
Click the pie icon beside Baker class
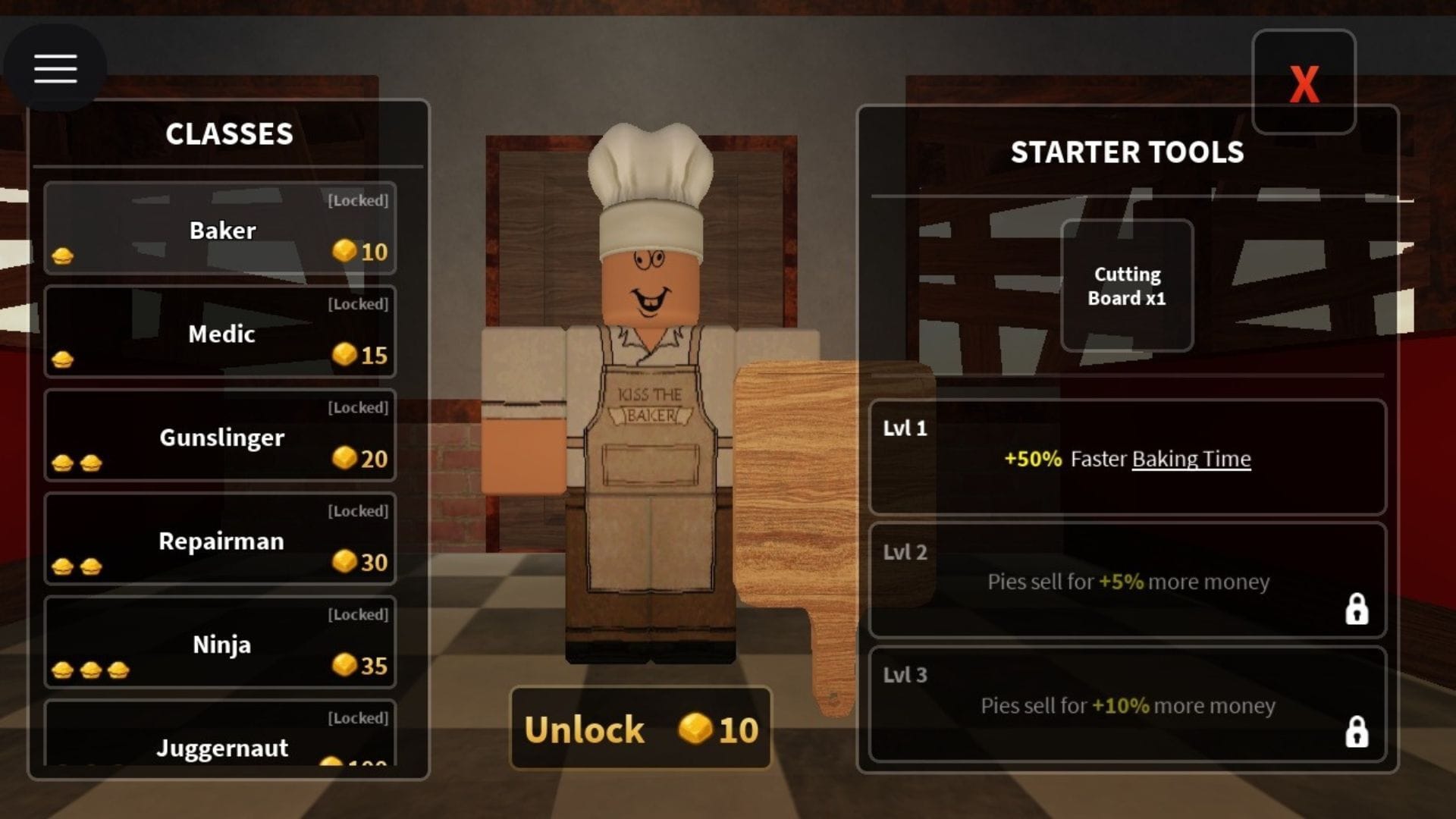pos(63,256)
